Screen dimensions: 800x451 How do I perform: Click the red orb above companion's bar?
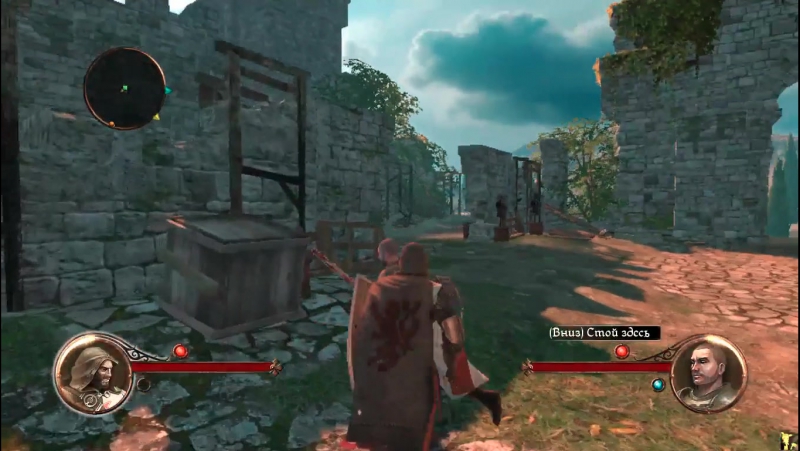point(621,351)
